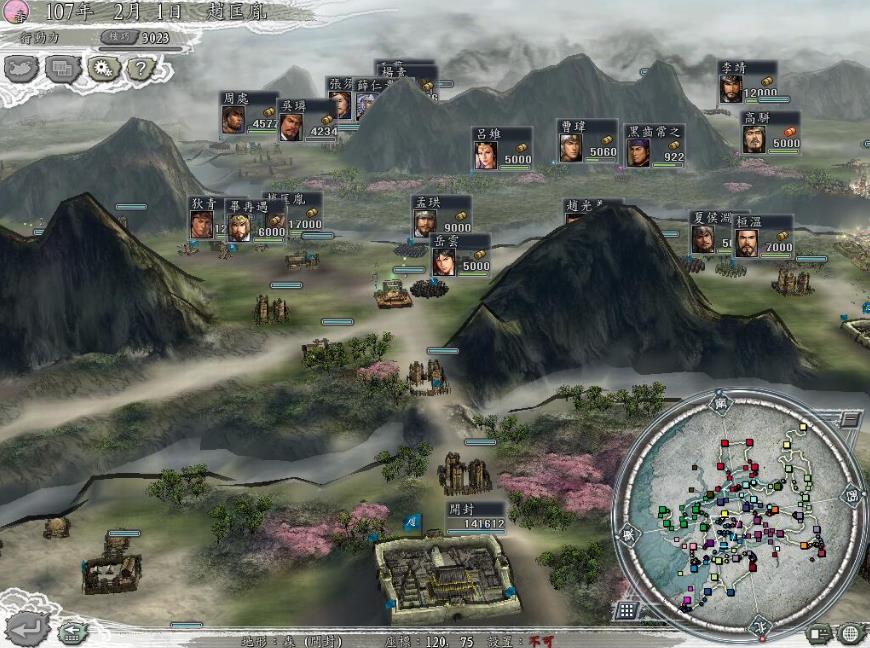Viewport: 870px width, 648px height.
Task: Click the grid button beside the minimap
Action: click(x=626, y=608)
